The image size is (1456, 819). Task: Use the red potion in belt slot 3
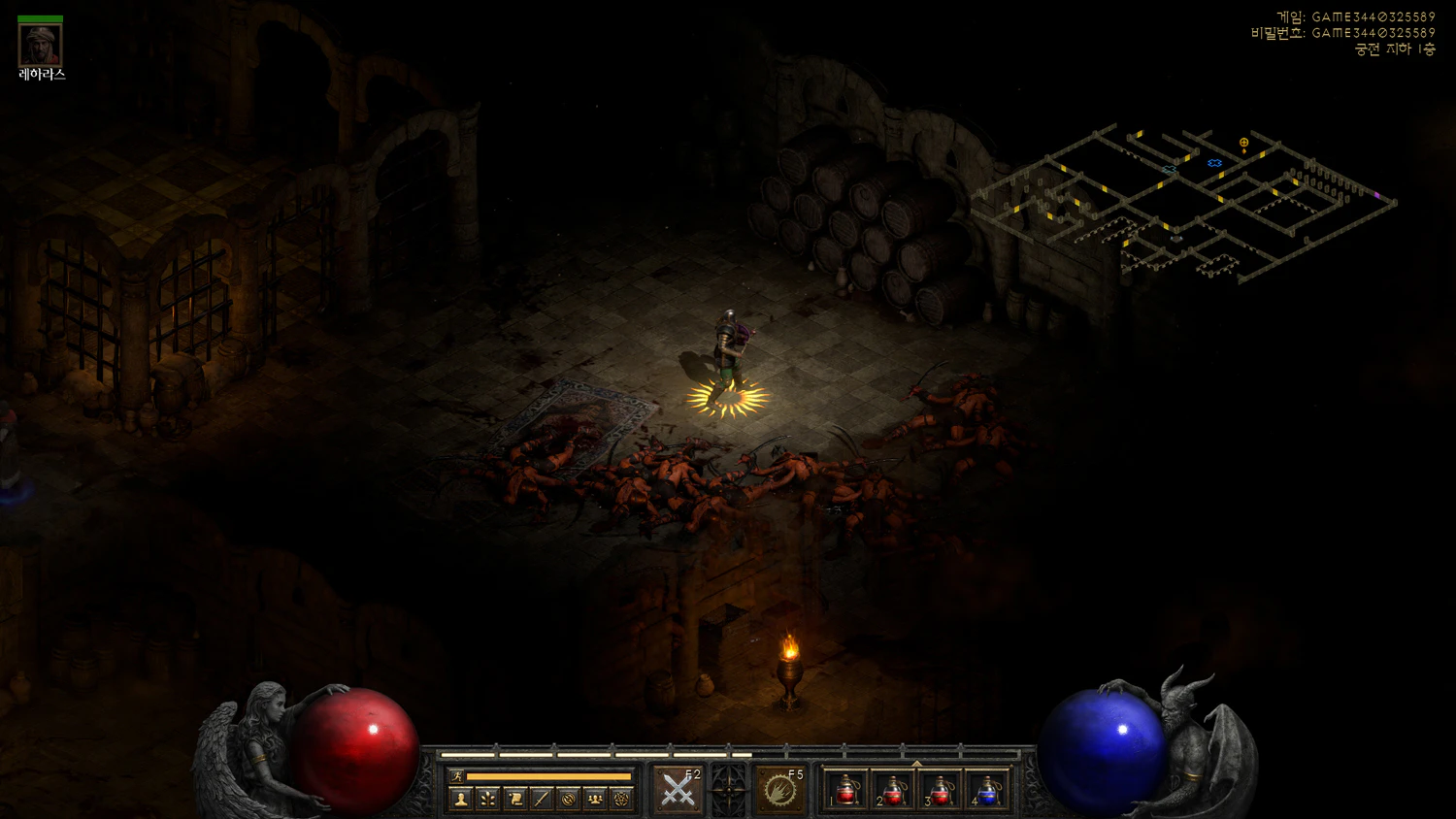[x=940, y=791]
